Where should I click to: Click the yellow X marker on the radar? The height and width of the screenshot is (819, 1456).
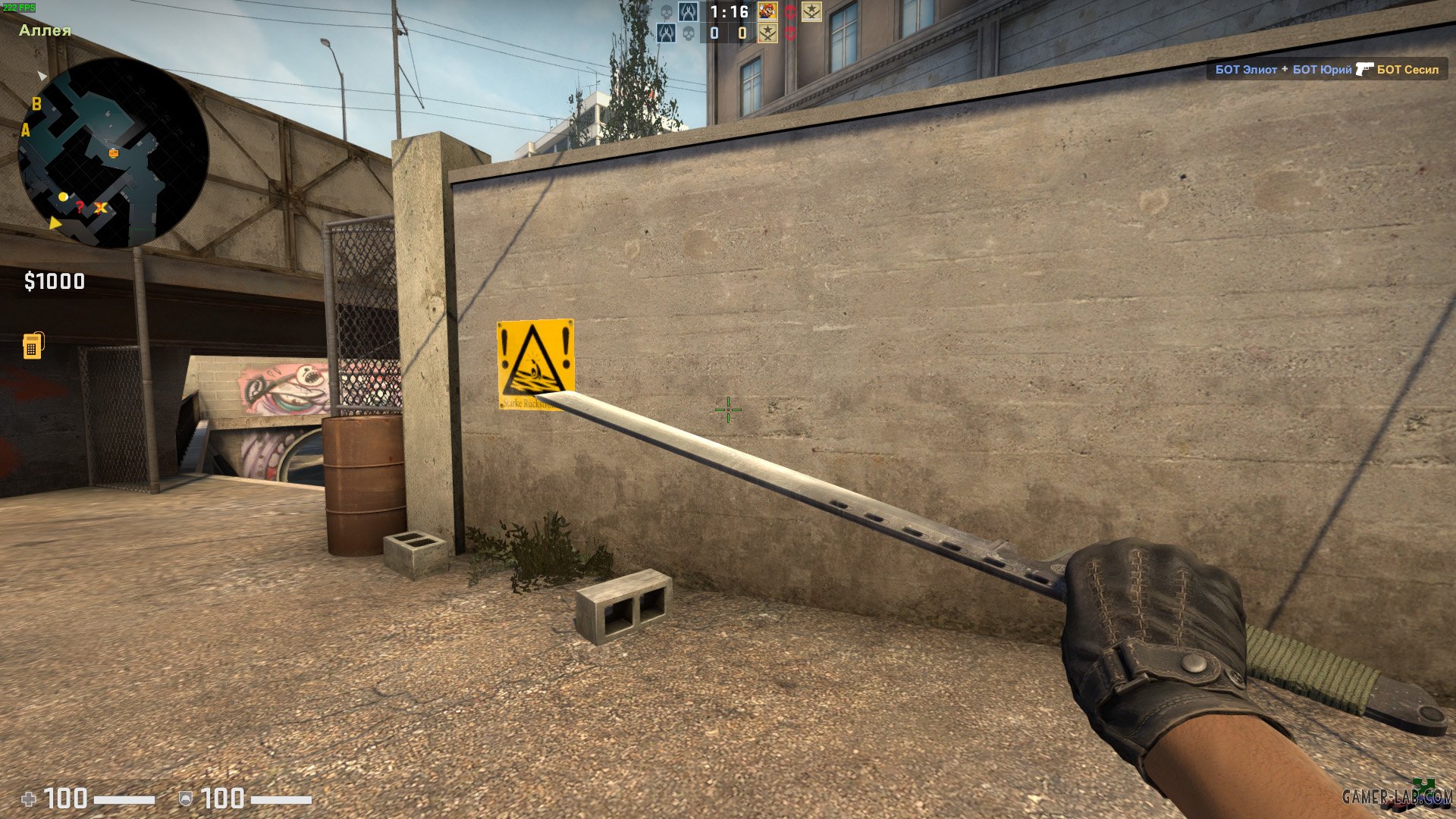[x=99, y=207]
